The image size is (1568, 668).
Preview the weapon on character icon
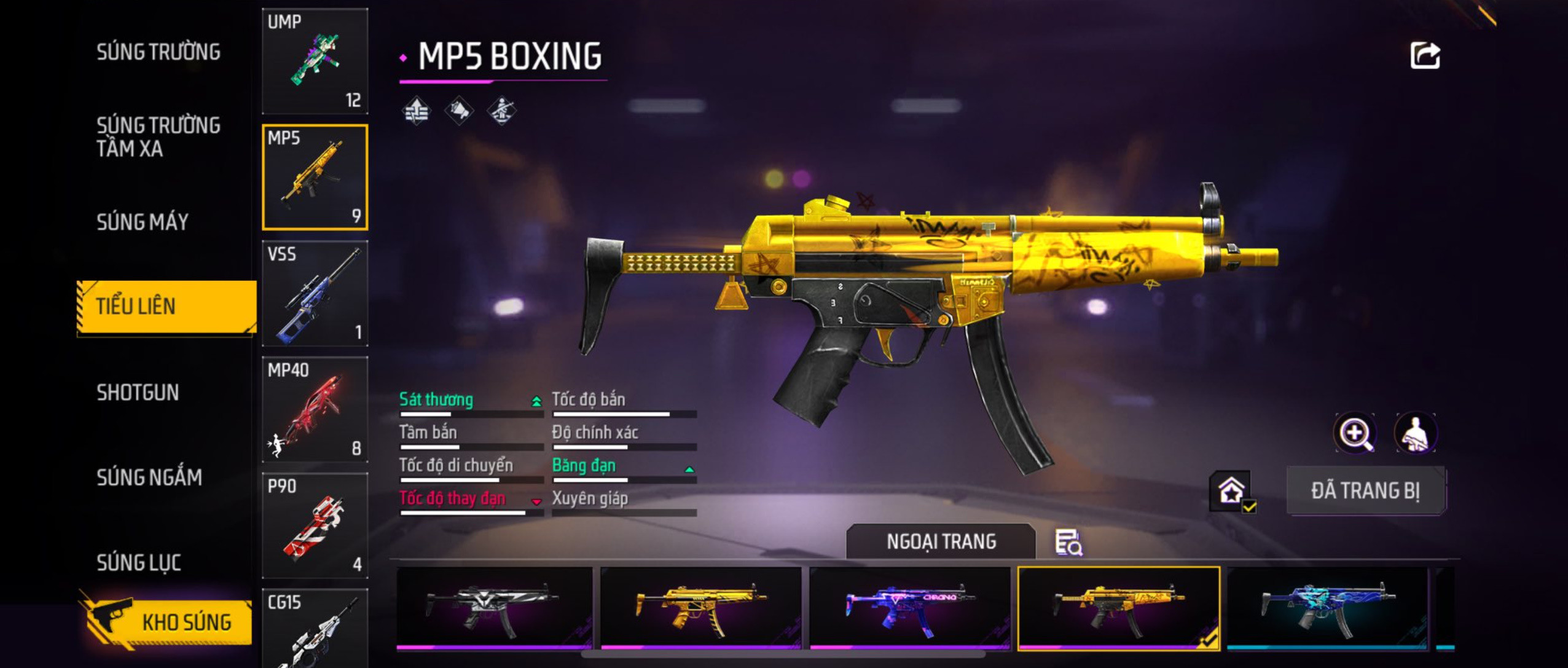(1414, 433)
